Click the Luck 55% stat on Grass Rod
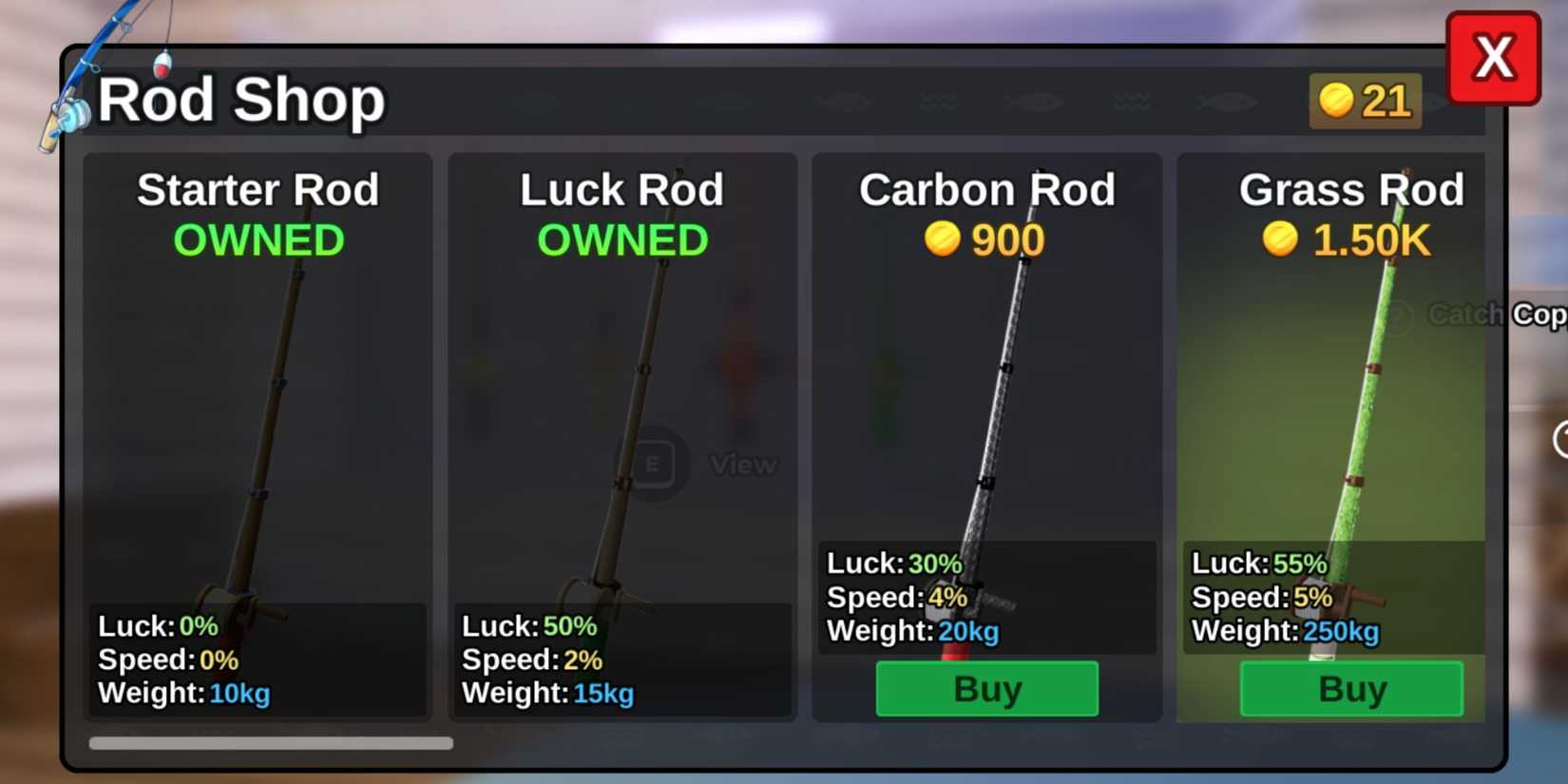This screenshot has width=1568, height=784. (1259, 563)
